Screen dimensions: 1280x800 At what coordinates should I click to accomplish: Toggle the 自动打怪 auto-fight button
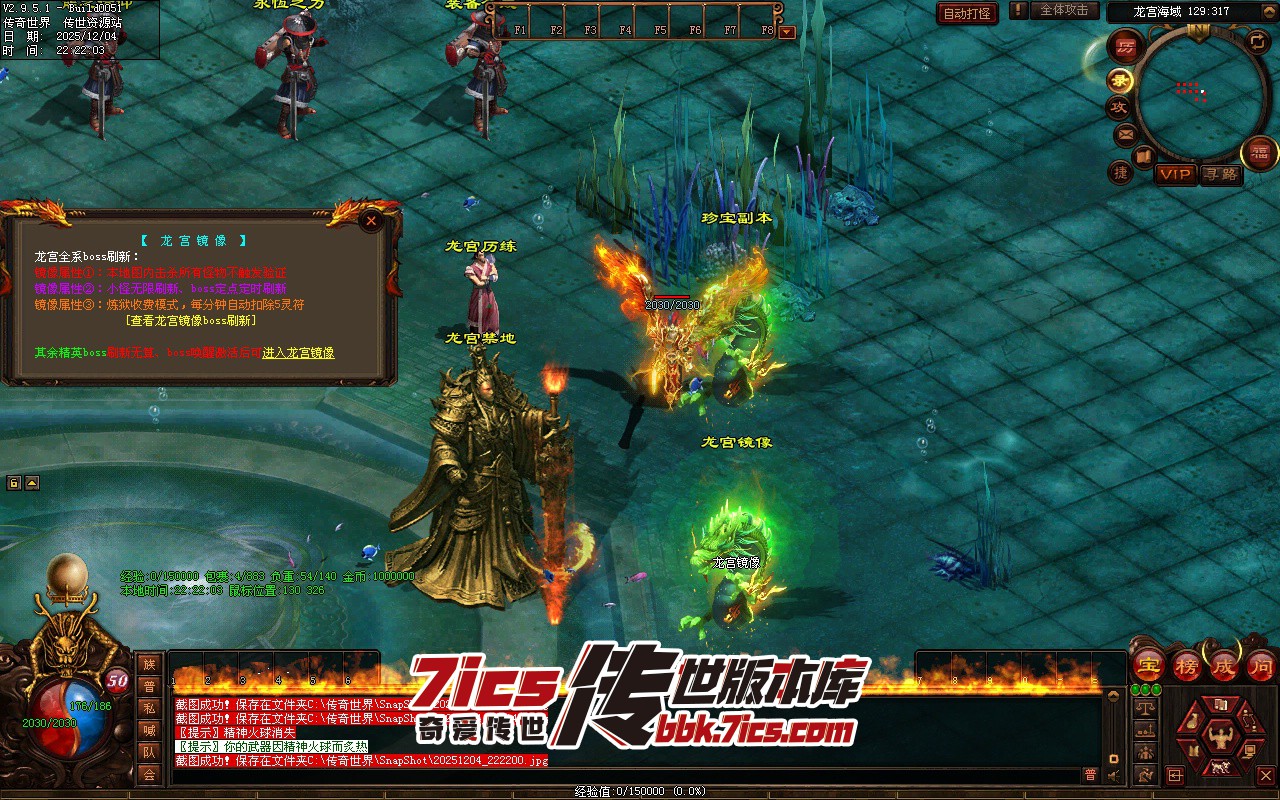[967, 13]
